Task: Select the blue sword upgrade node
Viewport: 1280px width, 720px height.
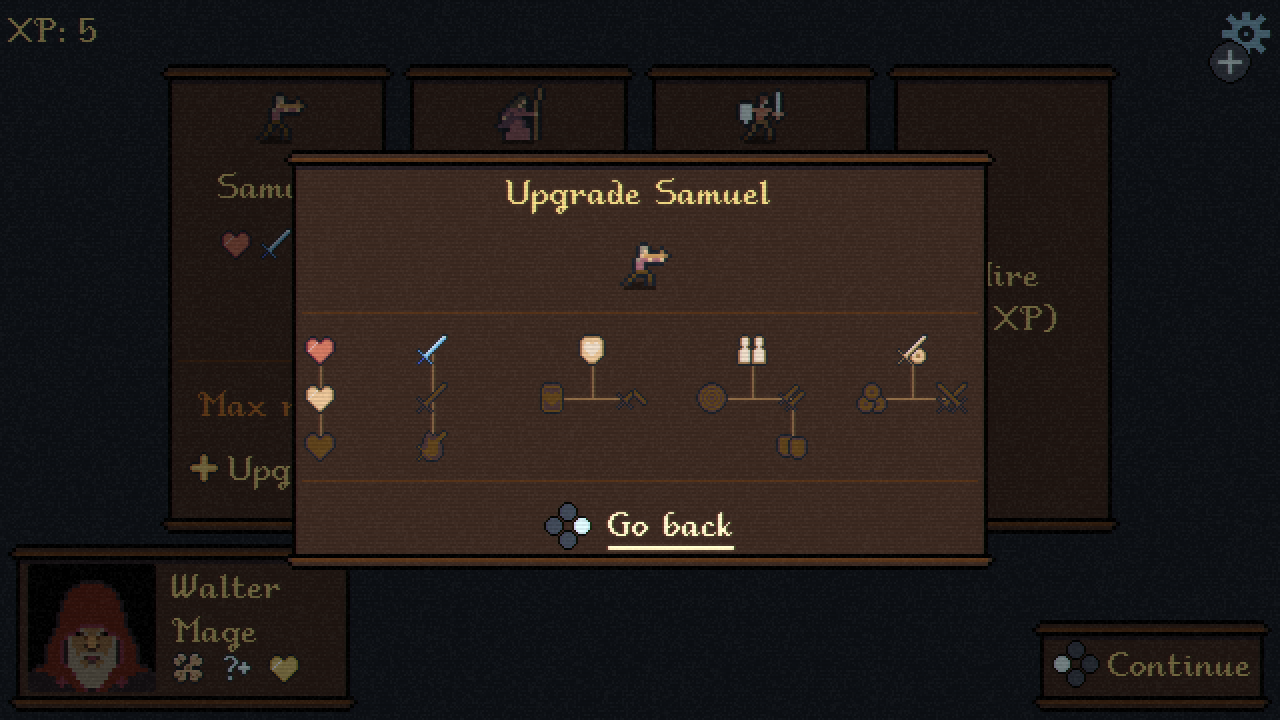Action: [431, 350]
